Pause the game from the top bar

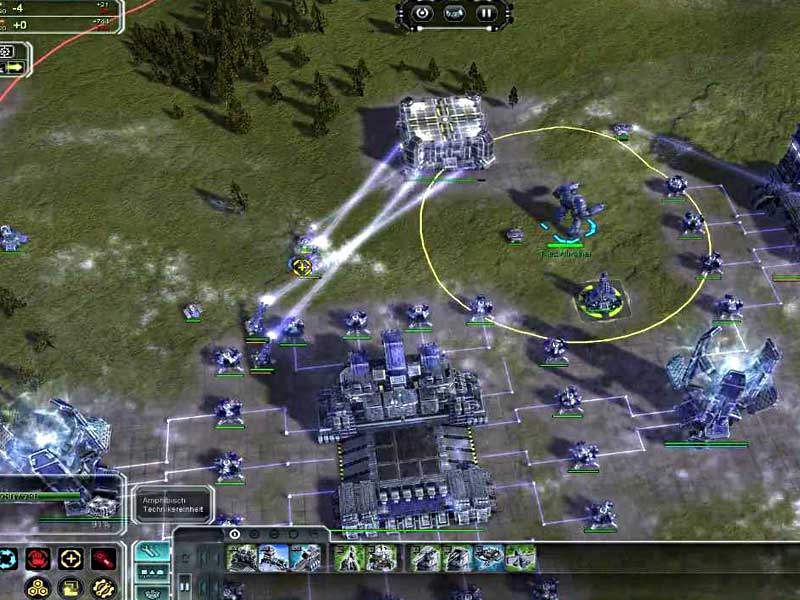click(486, 14)
